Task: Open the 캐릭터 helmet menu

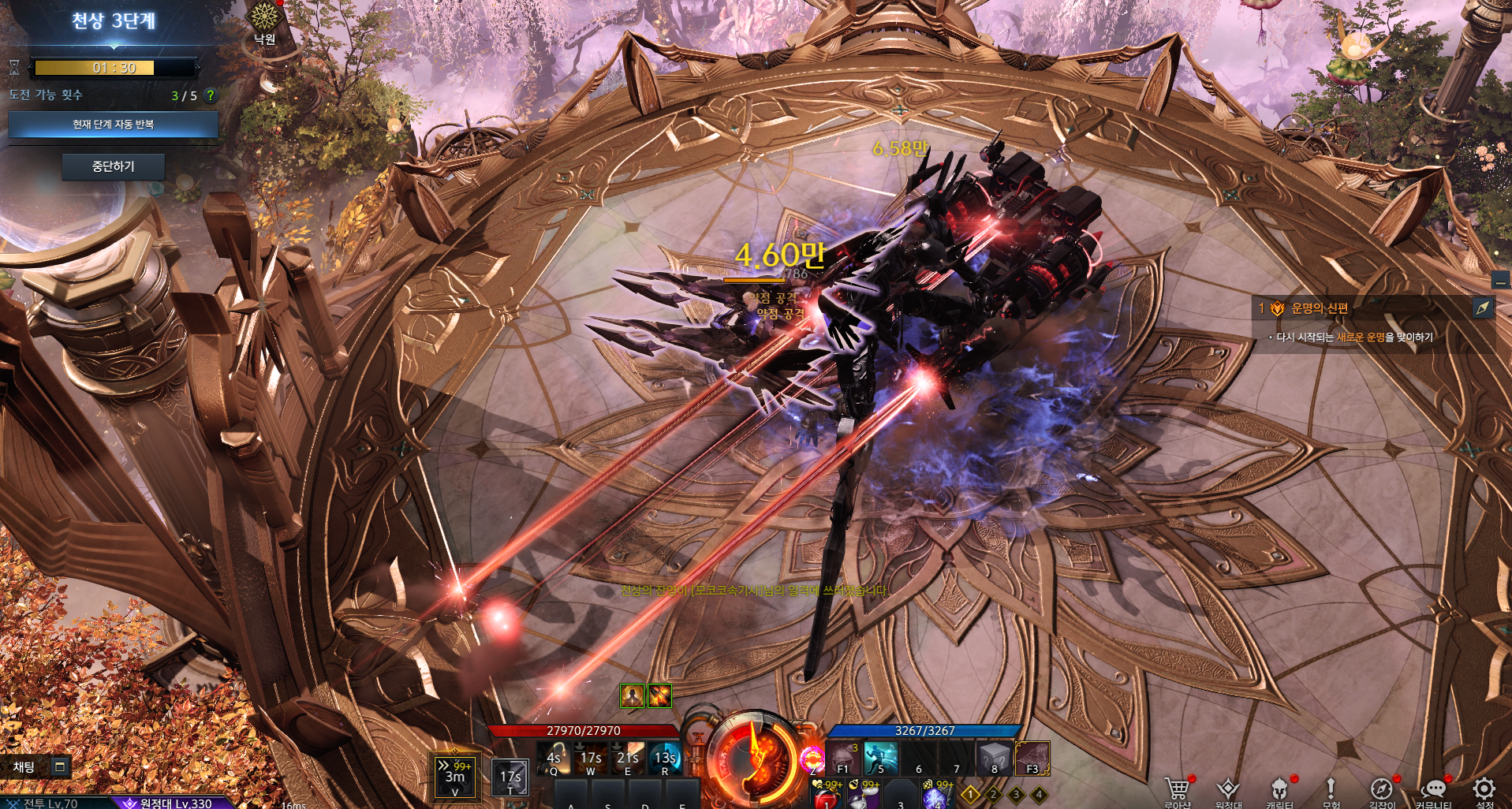Action: pyautogui.click(x=1279, y=790)
